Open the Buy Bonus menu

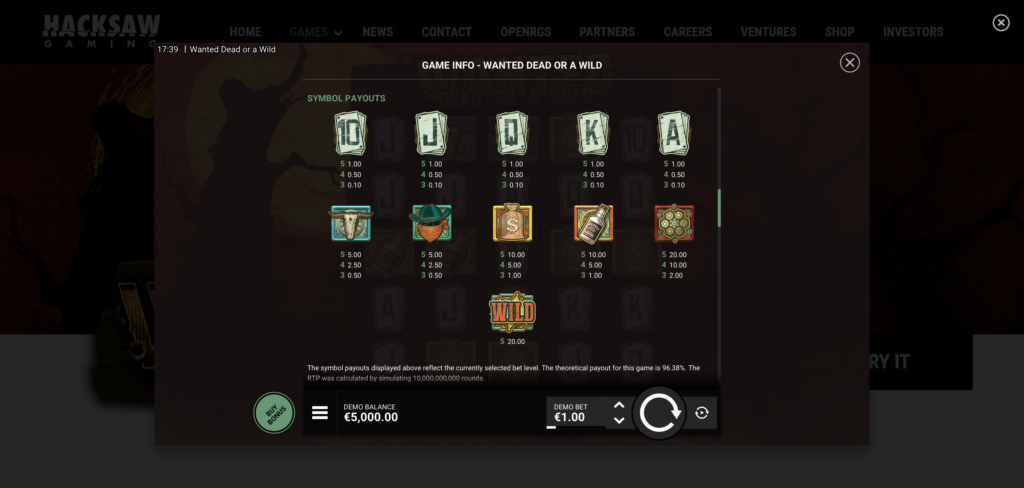click(x=274, y=412)
